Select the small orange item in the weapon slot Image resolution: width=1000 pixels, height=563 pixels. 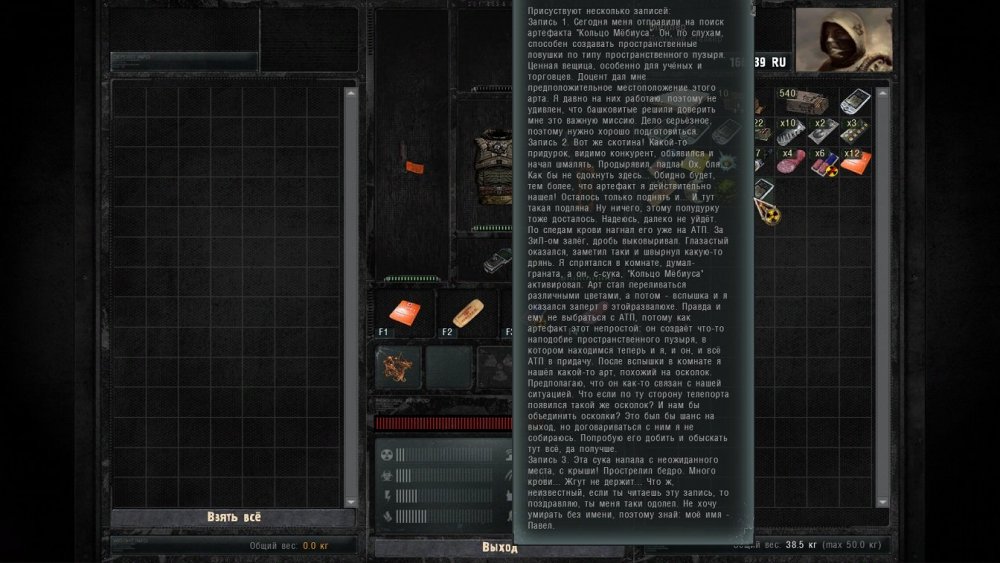point(409,168)
